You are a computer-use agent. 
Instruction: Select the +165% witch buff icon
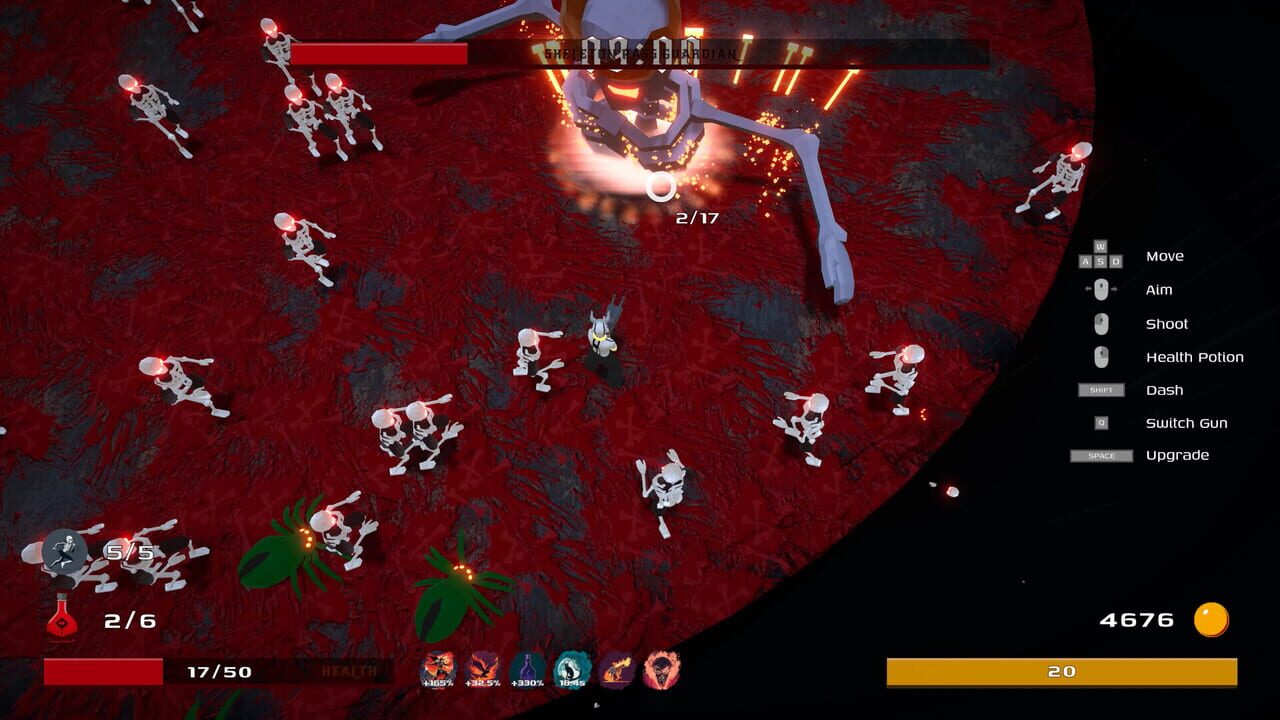point(438,668)
